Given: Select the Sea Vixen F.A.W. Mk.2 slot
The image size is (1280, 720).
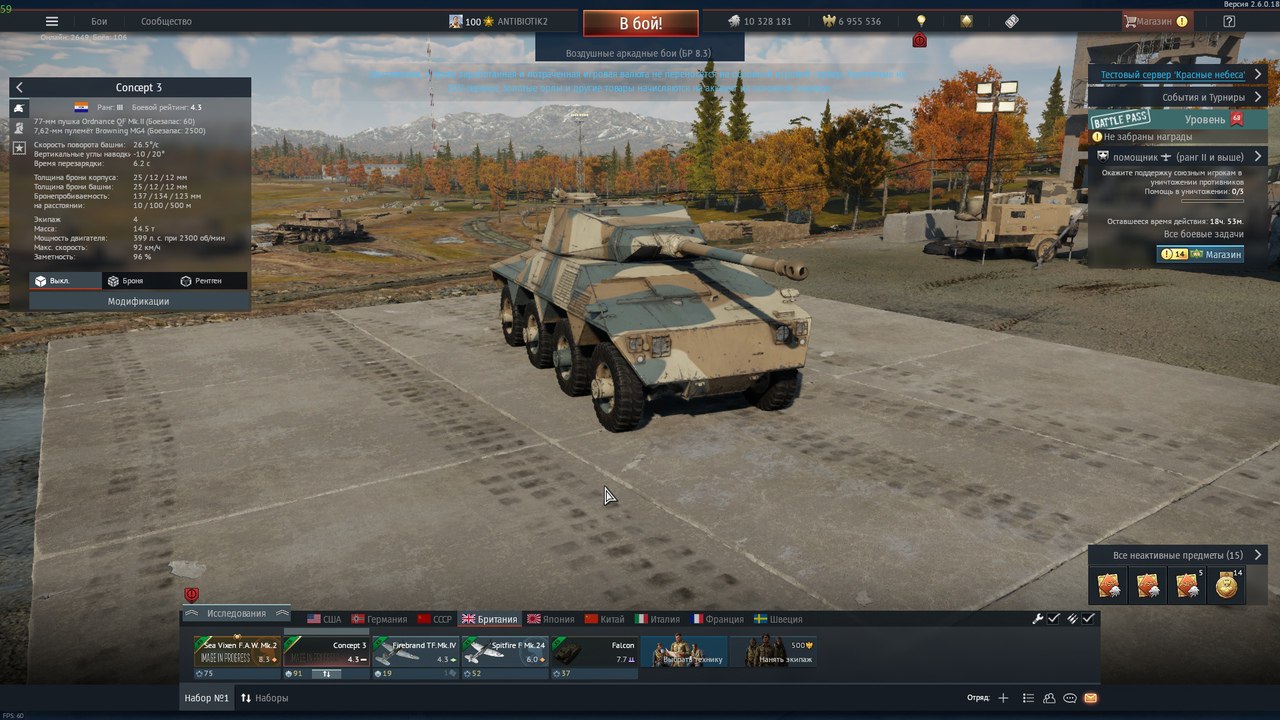Looking at the screenshot, I should 237,653.
